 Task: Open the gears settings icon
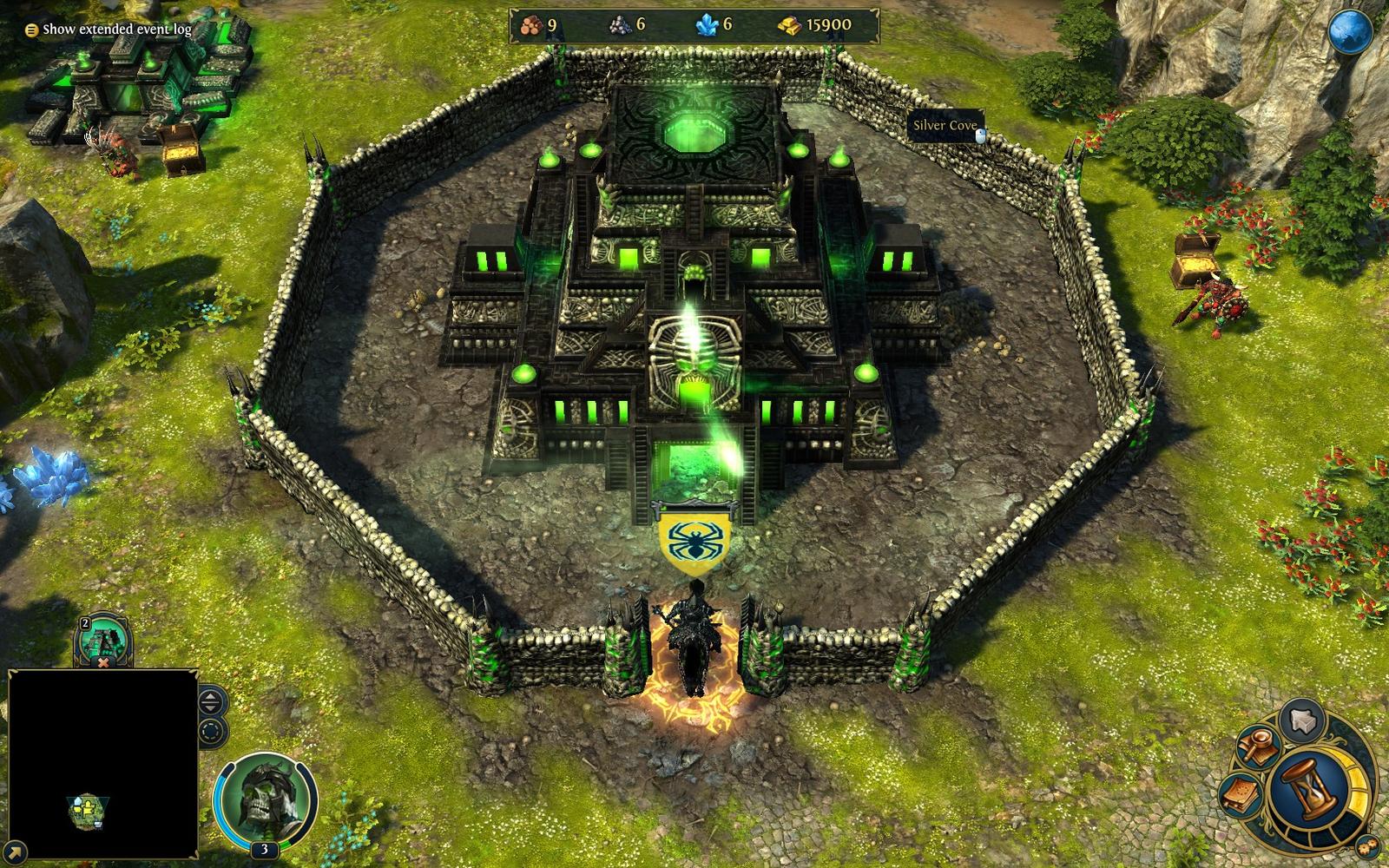pos(1366,847)
